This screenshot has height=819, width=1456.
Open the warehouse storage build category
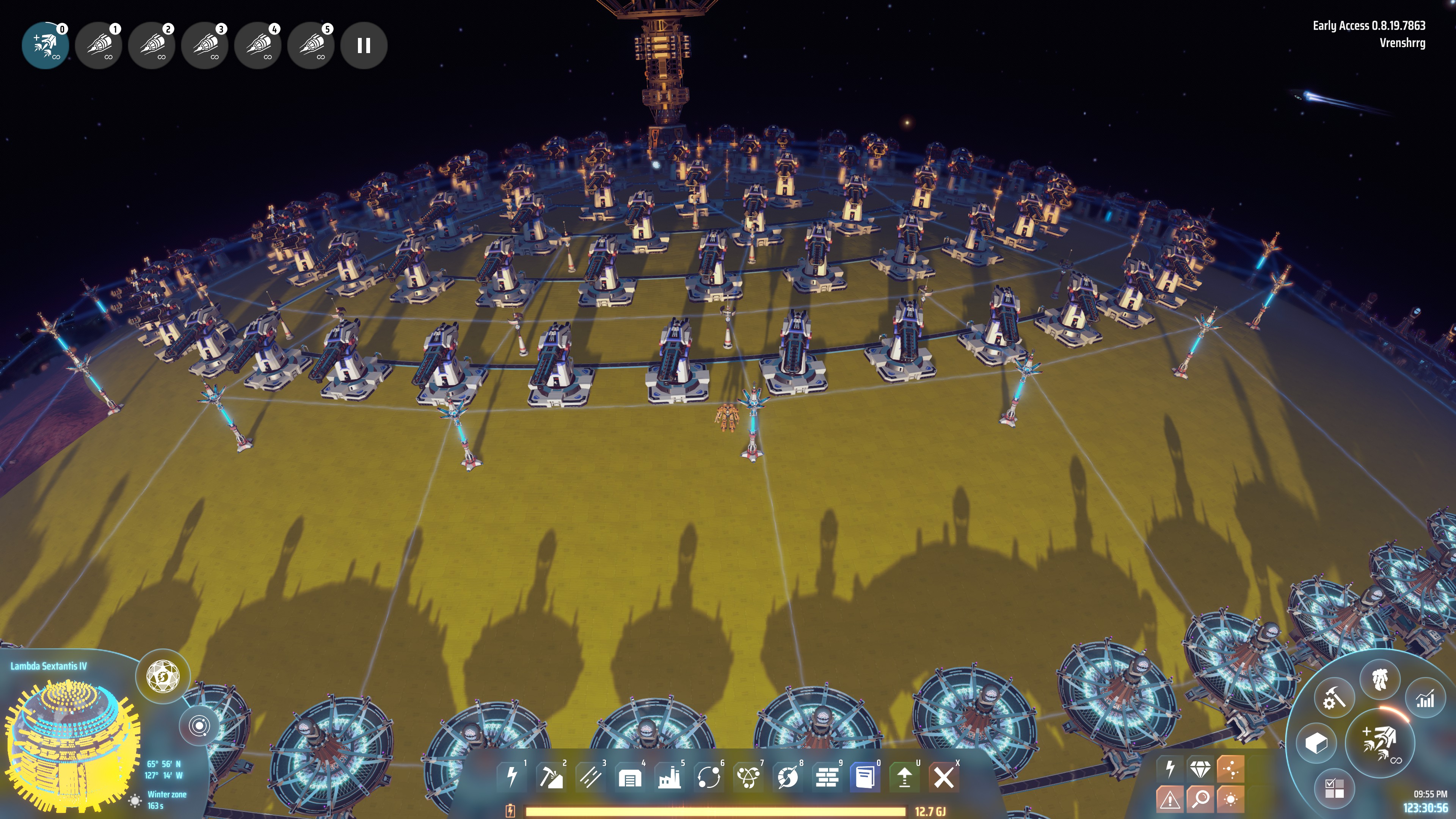point(630,778)
